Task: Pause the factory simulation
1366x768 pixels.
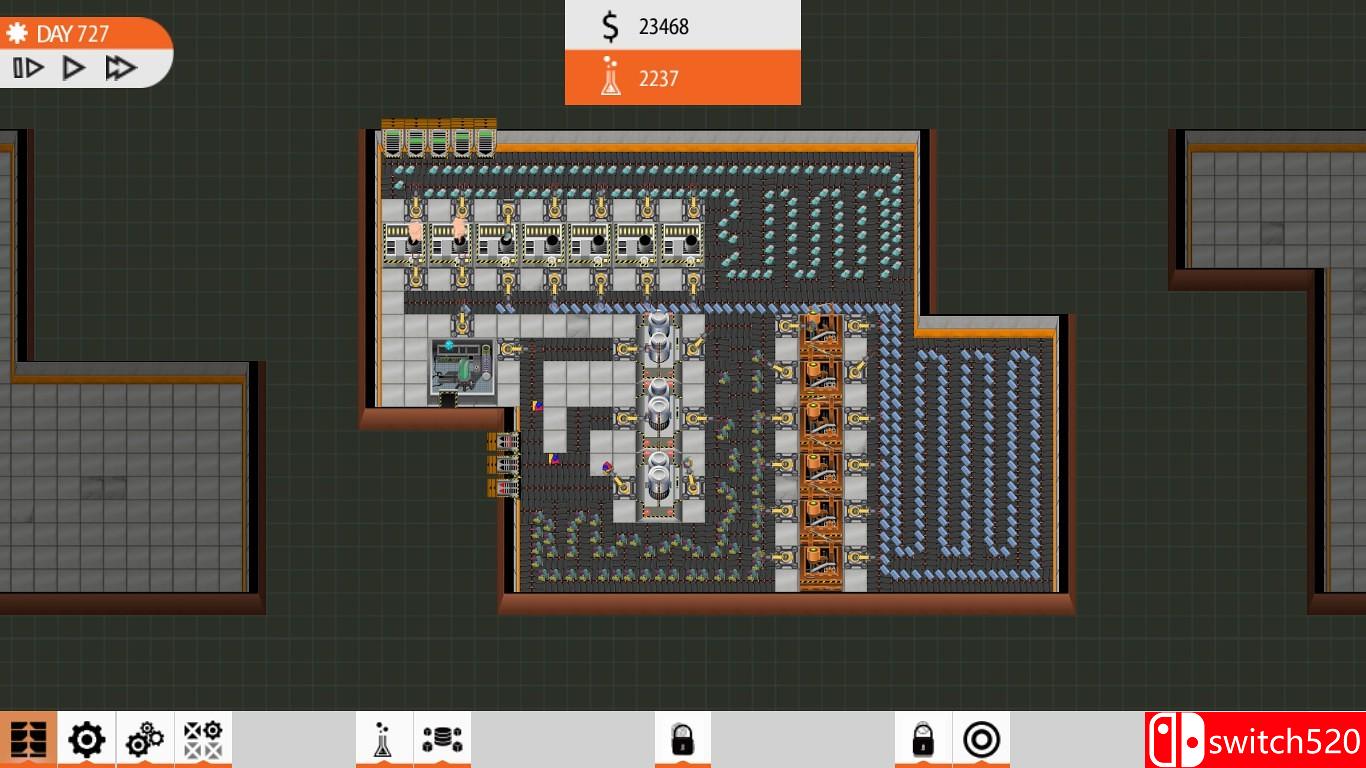Action: pos(30,67)
